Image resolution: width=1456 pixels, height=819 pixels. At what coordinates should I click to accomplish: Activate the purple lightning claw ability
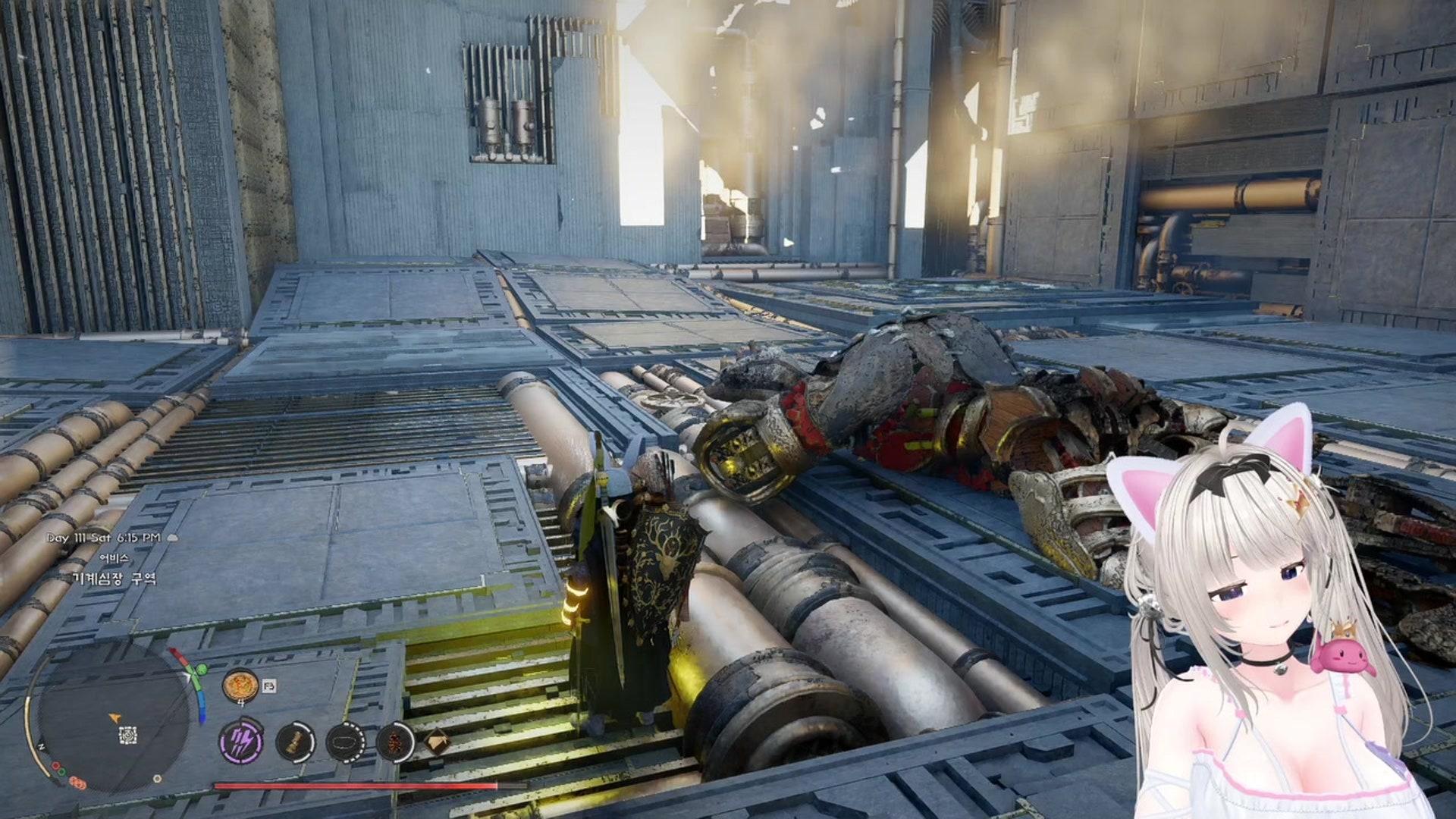click(x=242, y=741)
